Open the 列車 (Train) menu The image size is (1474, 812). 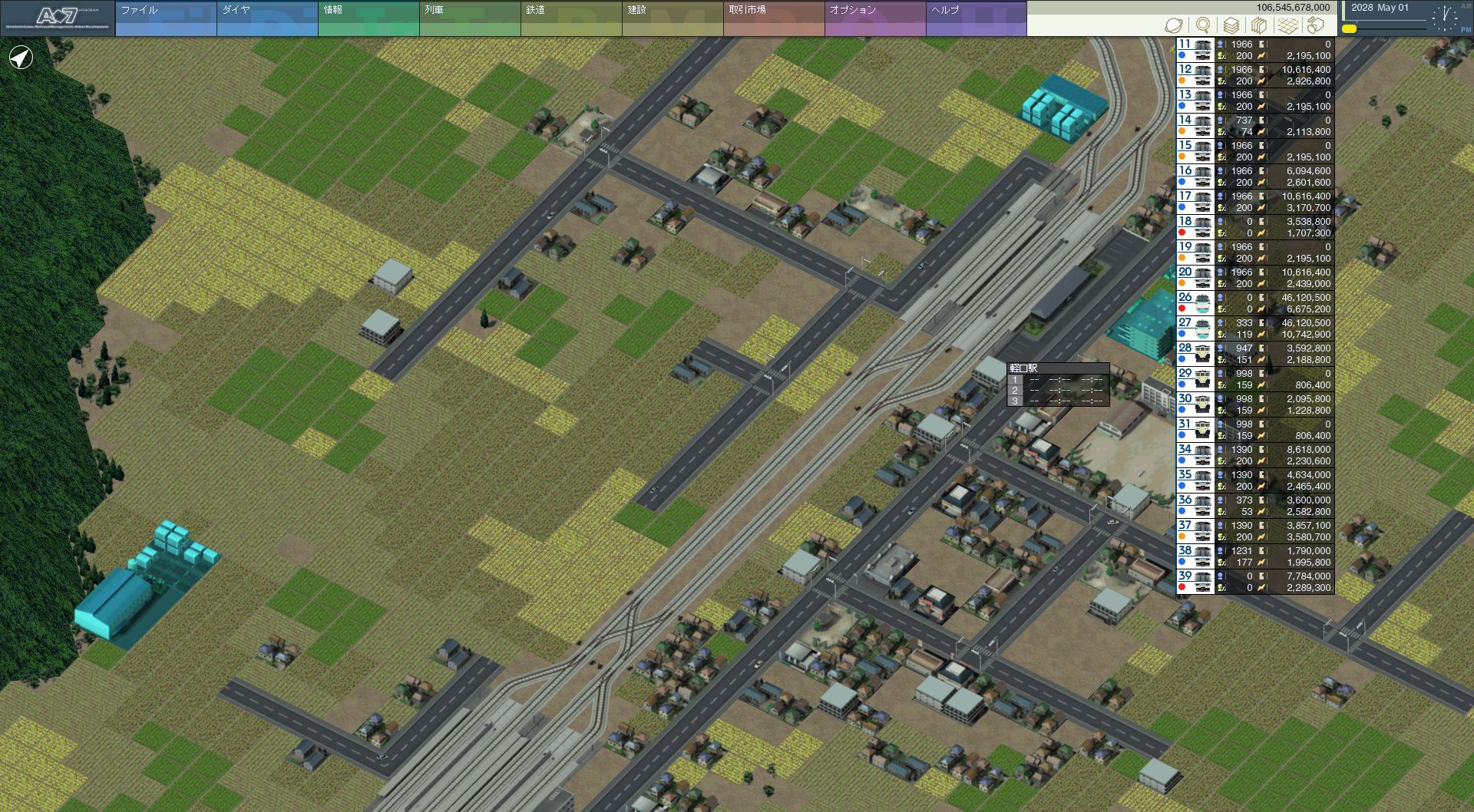469,18
